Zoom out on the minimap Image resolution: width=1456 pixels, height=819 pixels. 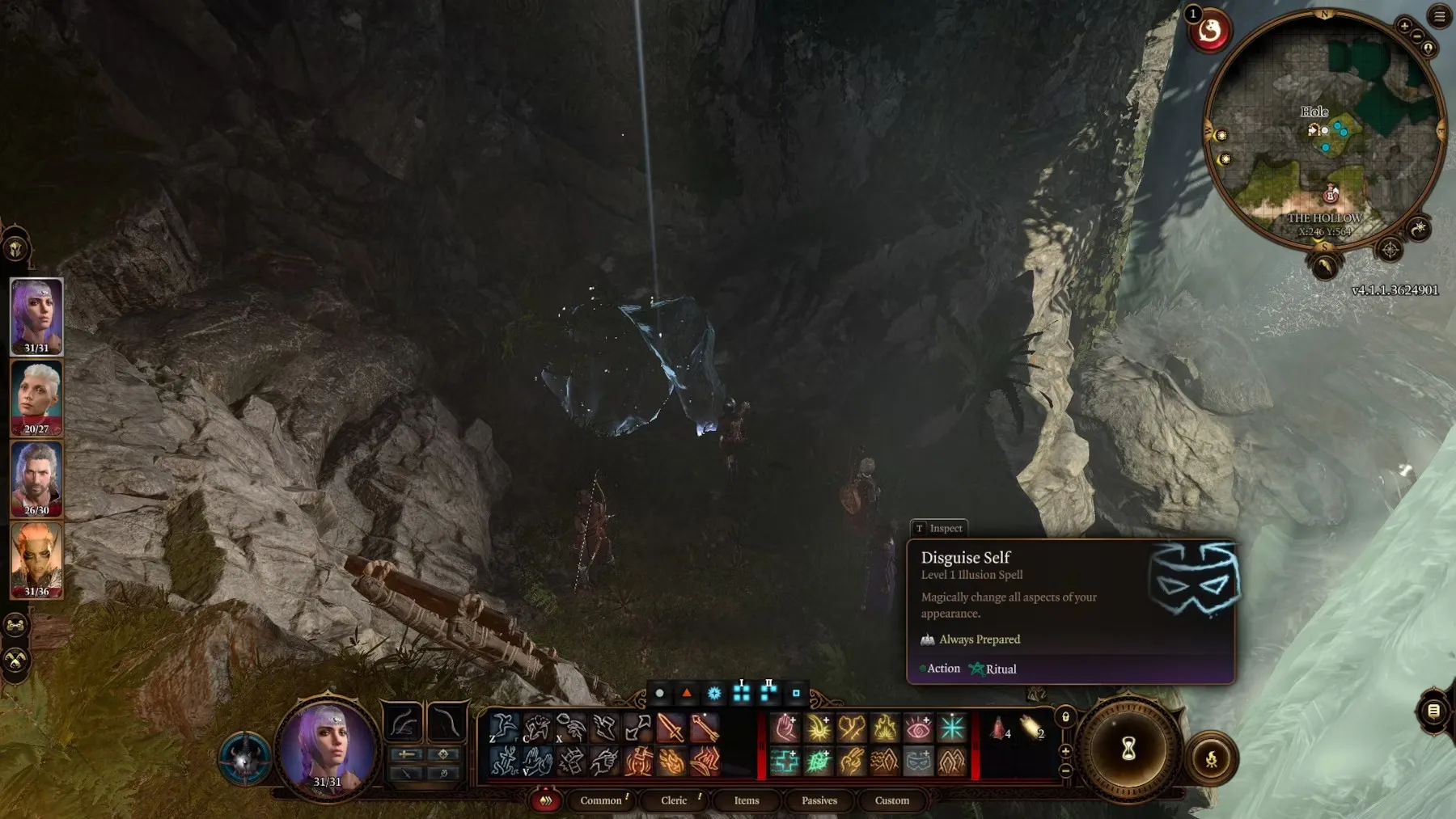1417,36
